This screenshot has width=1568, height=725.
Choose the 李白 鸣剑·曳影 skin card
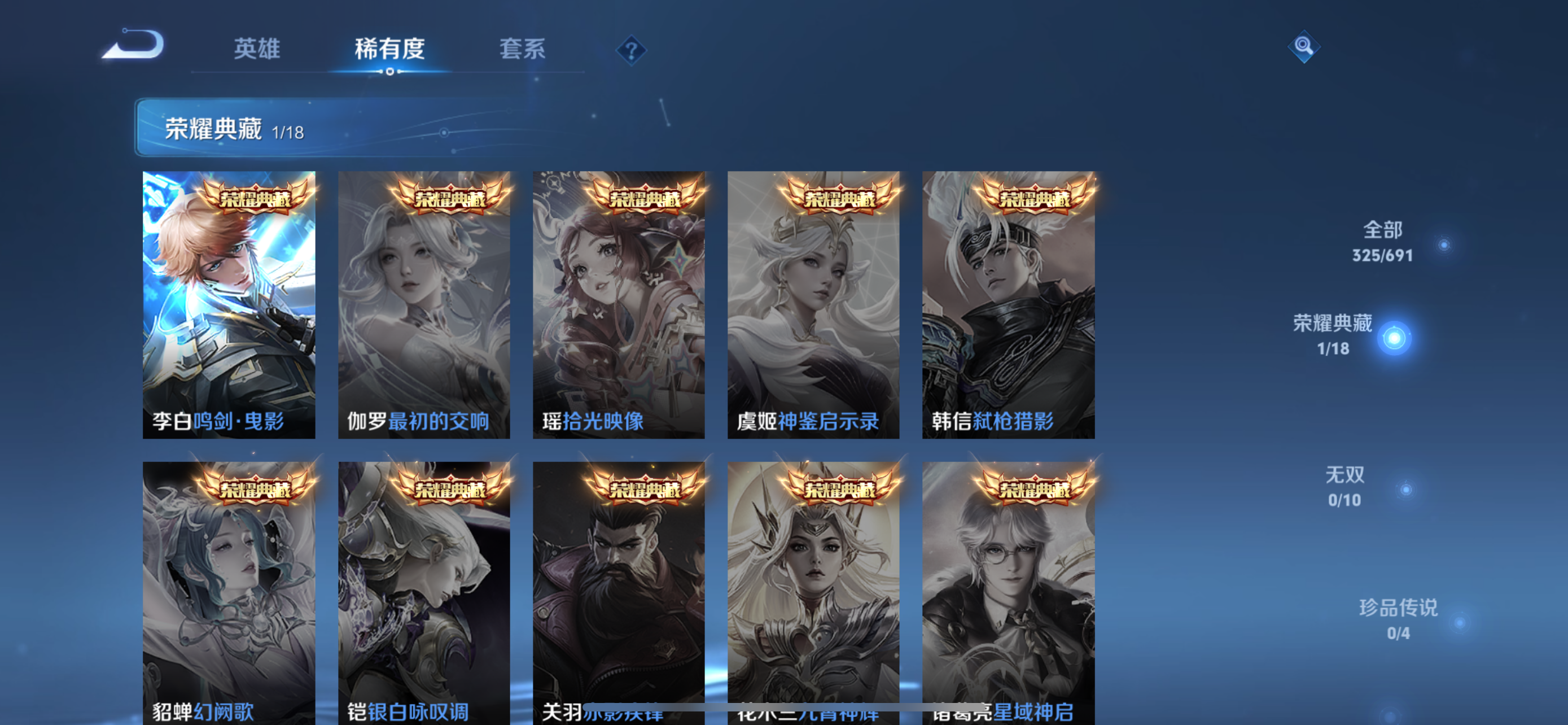pyautogui.click(x=229, y=304)
